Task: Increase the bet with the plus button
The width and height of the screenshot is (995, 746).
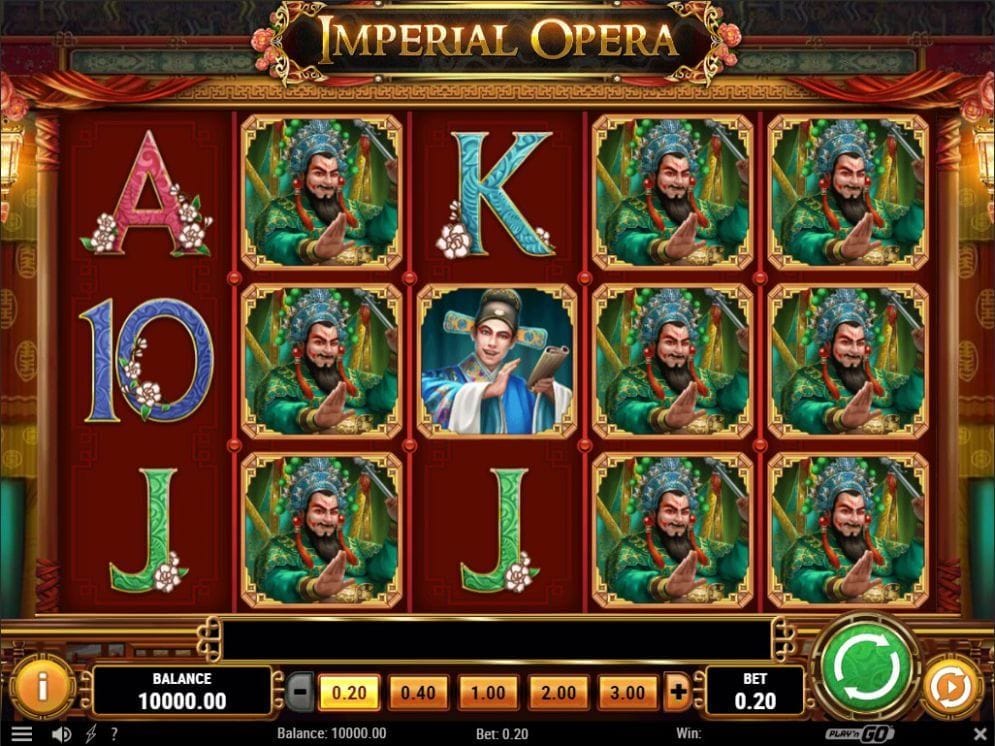Action: tap(679, 691)
